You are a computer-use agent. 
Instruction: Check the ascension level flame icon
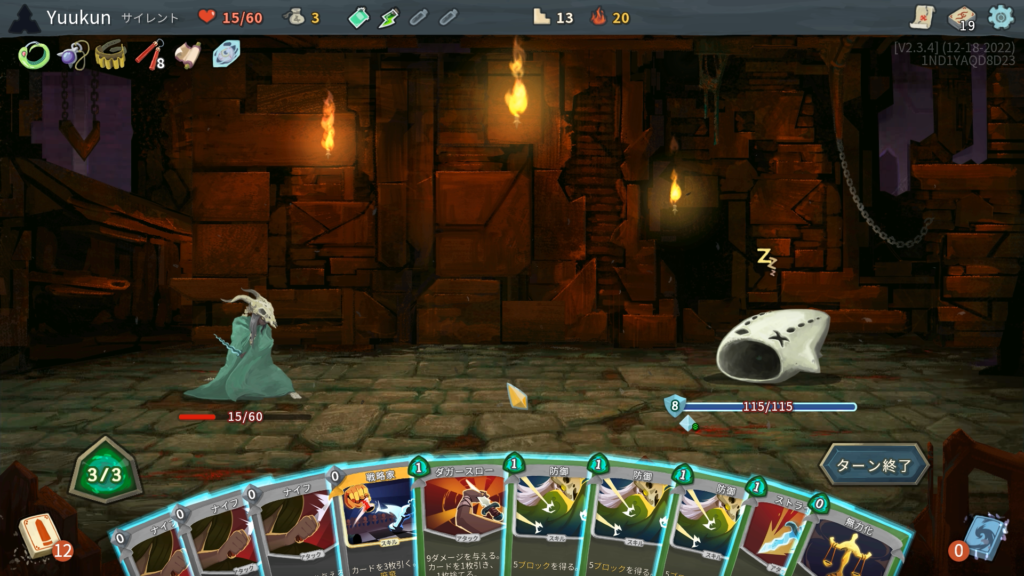(599, 17)
